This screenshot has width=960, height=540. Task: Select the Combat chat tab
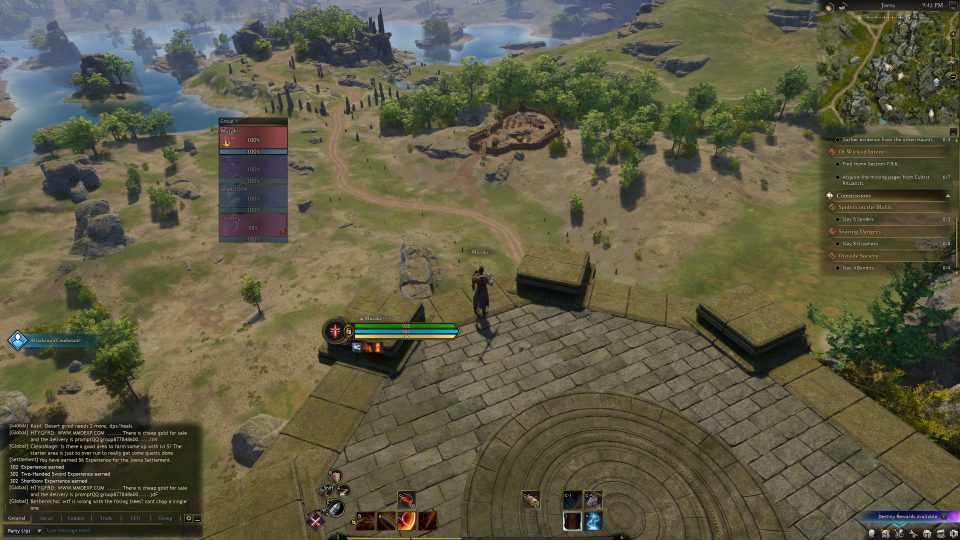pos(75,518)
